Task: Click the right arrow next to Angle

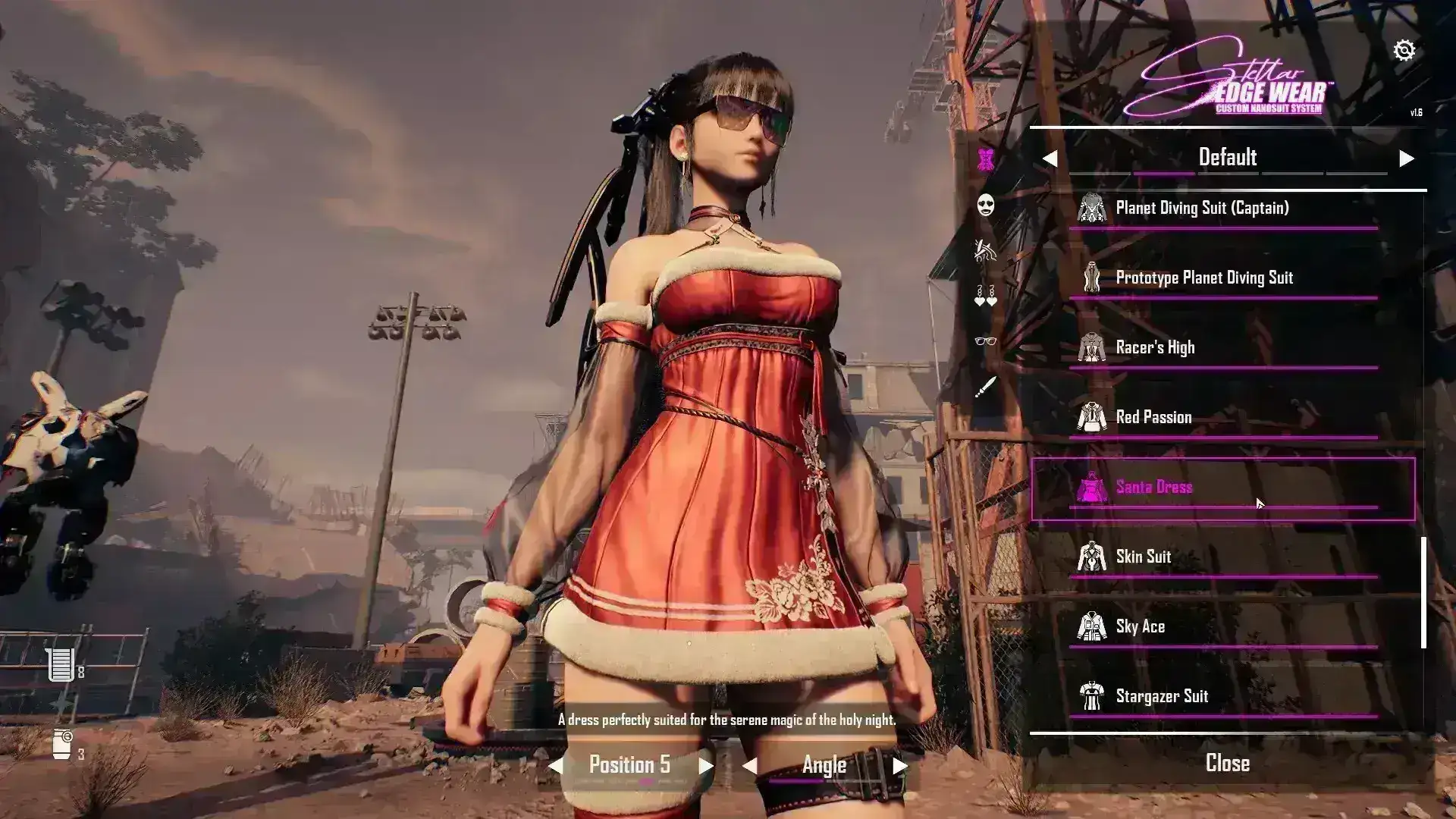Action: click(900, 766)
